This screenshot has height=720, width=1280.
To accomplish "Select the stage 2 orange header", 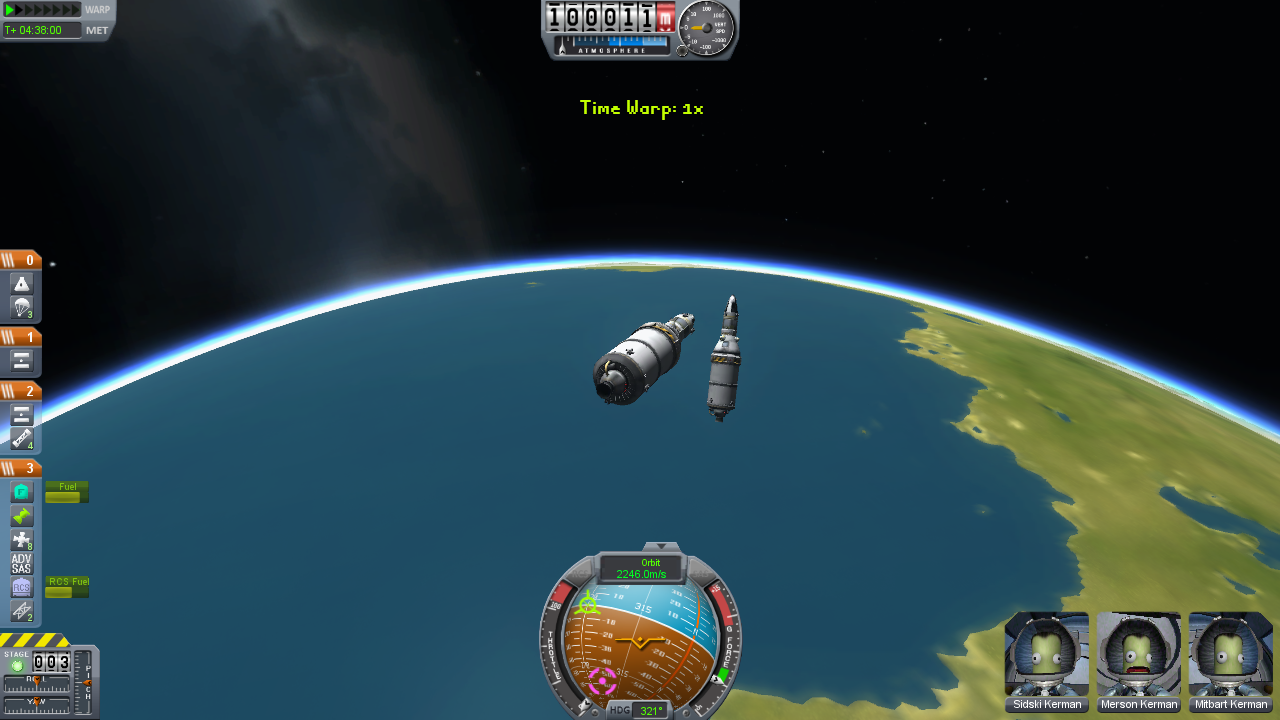I will tap(20, 391).
